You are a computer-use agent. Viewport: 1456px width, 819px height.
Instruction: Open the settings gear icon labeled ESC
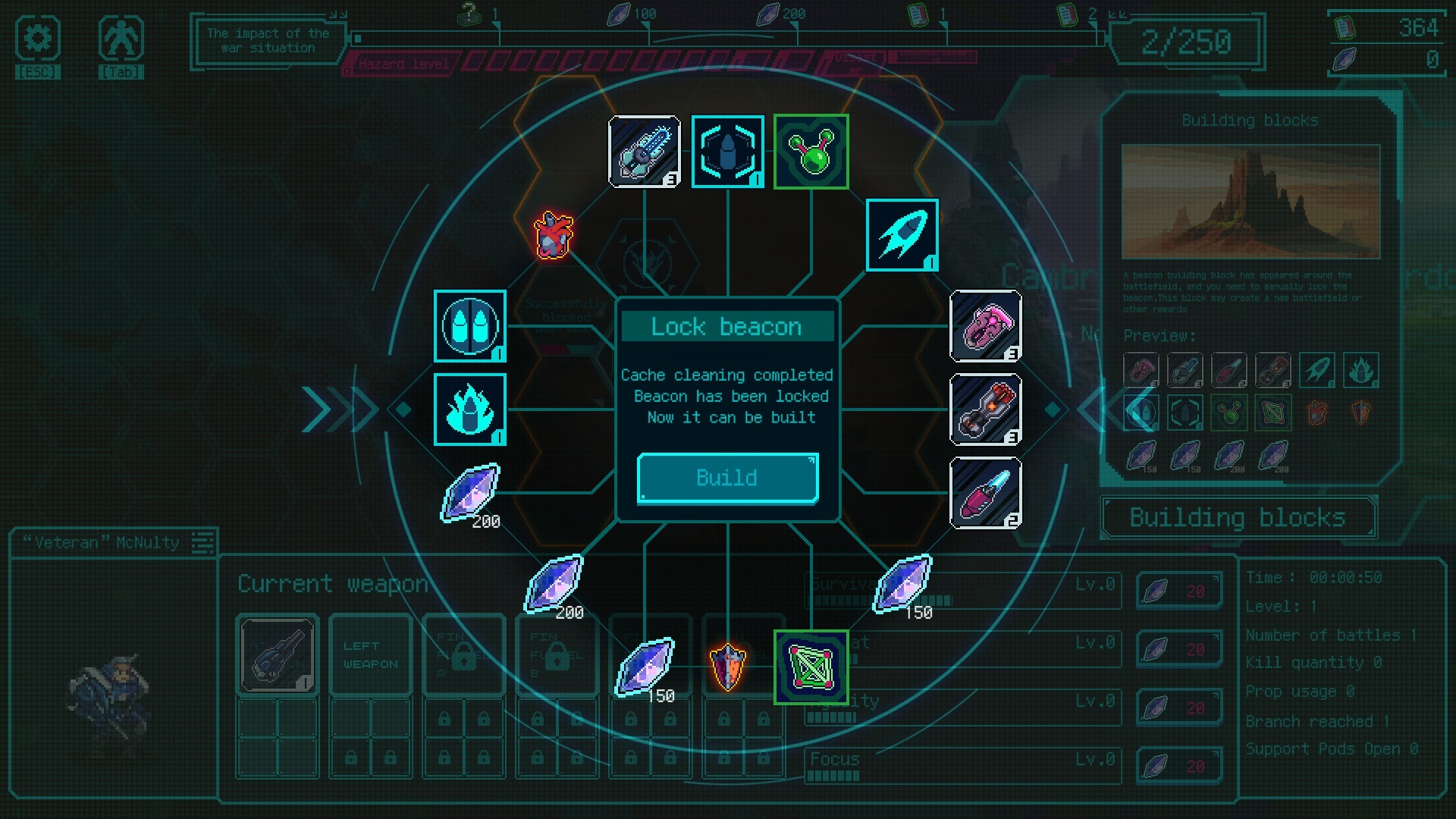pyautogui.click(x=38, y=39)
